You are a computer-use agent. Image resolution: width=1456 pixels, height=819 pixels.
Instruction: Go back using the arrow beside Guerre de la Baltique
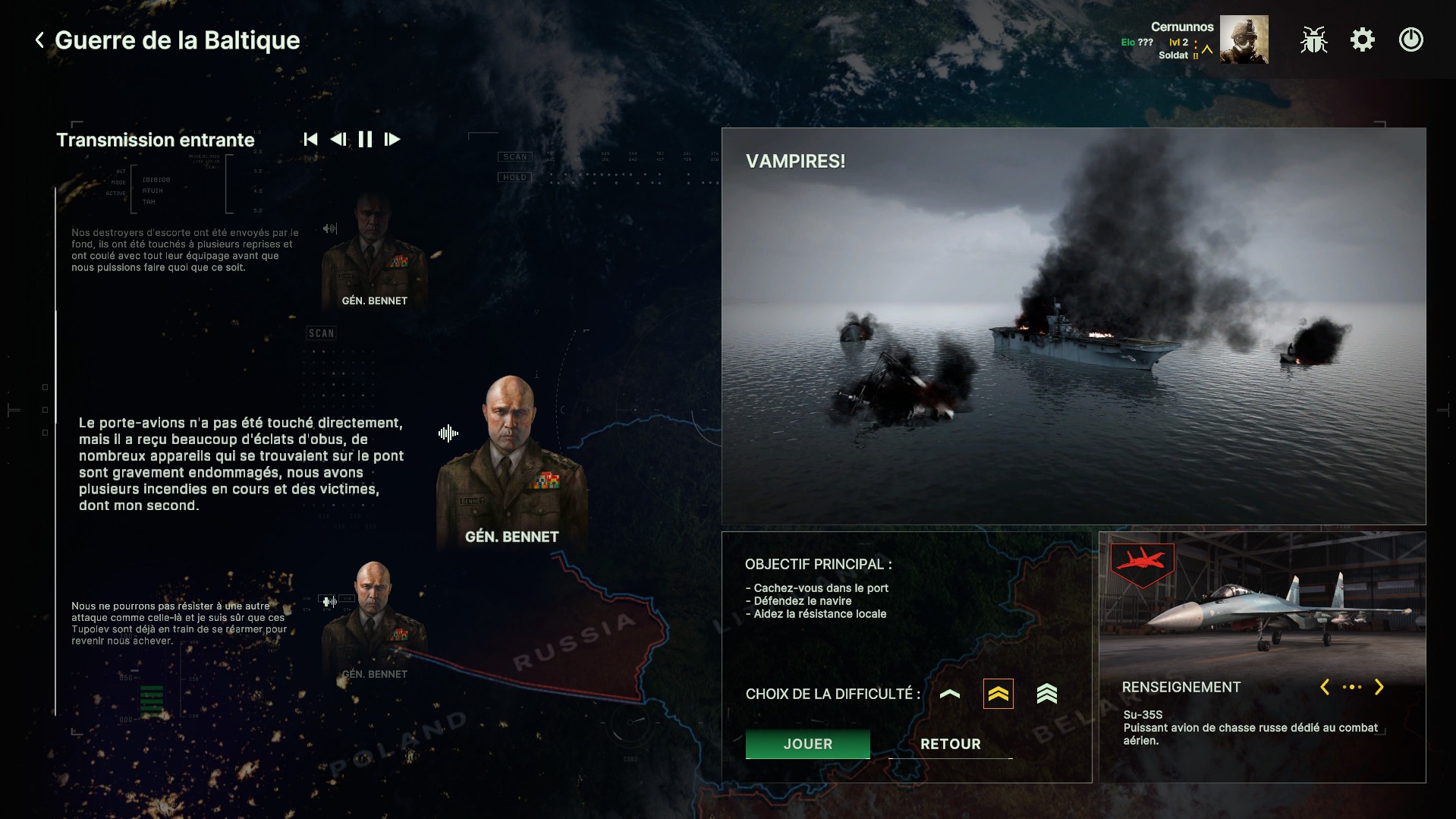point(39,40)
